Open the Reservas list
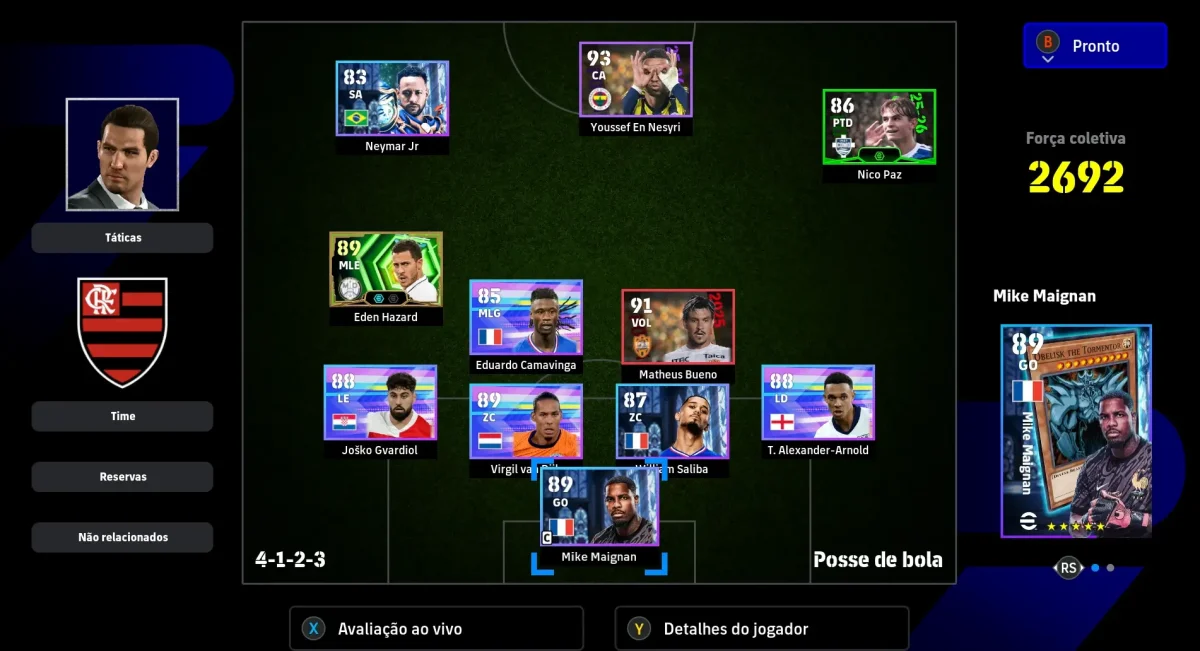1200x651 pixels. coord(122,477)
